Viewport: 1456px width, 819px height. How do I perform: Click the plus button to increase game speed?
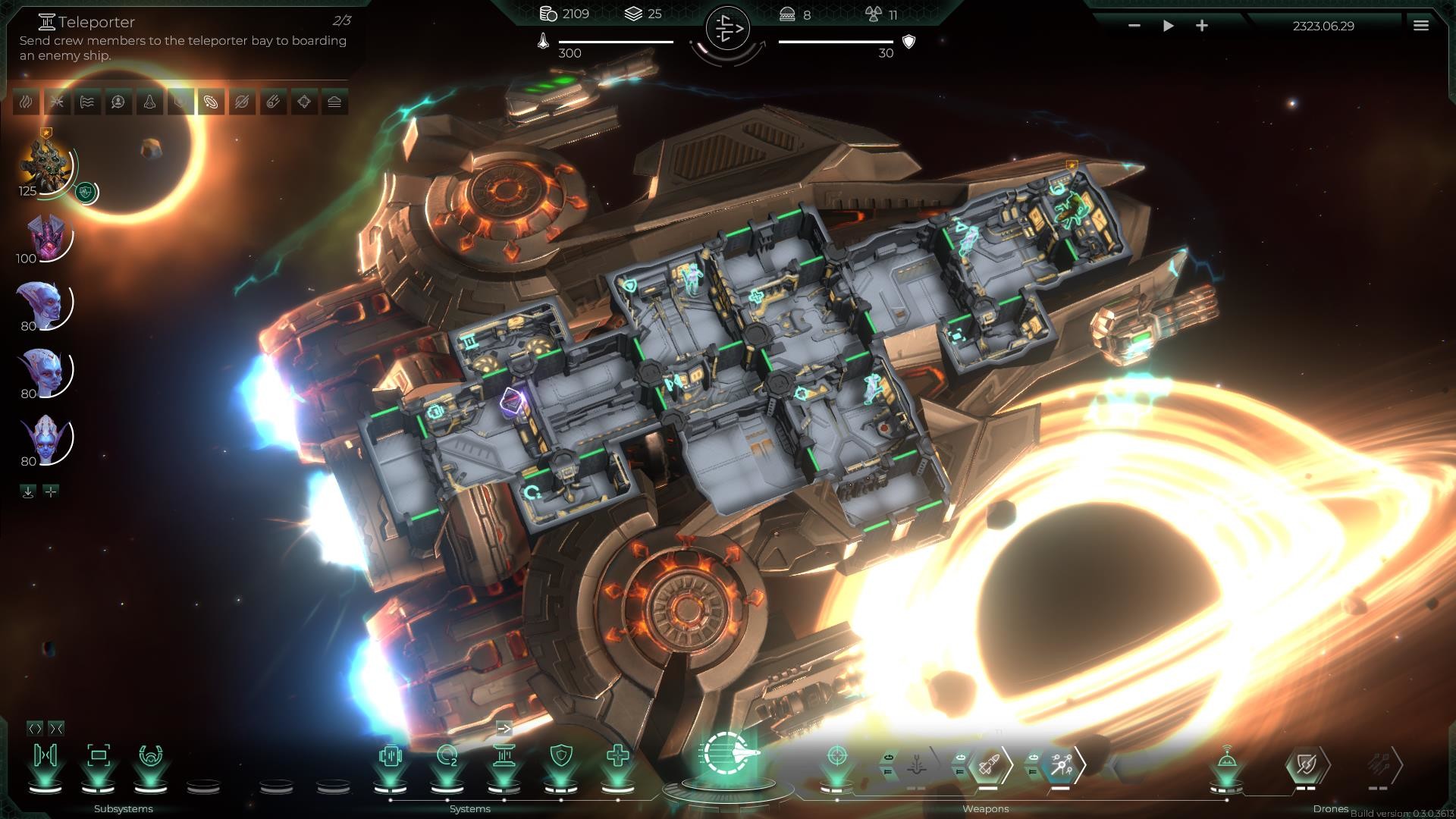(x=1202, y=25)
